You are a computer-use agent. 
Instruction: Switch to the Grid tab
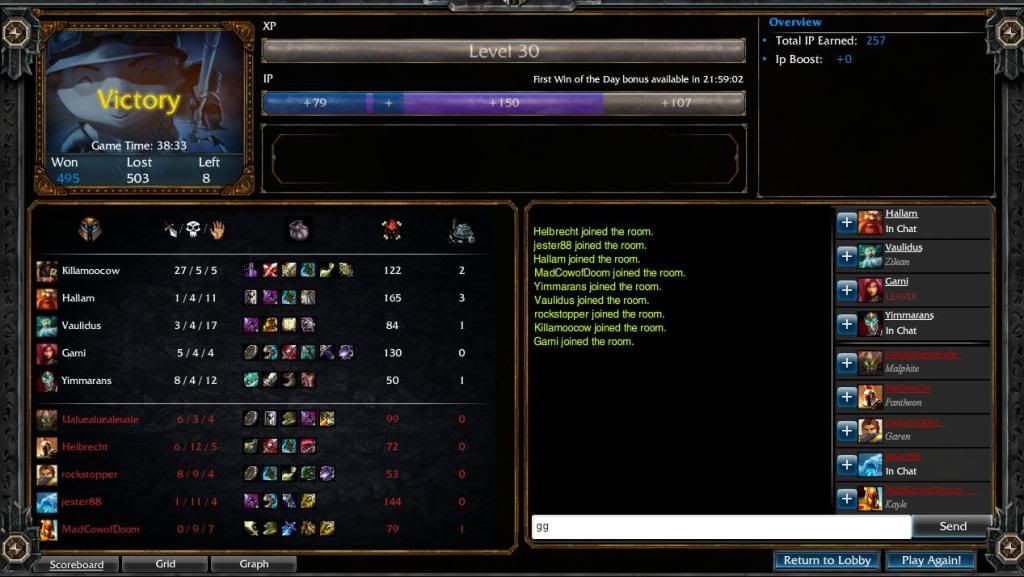(165, 564)
